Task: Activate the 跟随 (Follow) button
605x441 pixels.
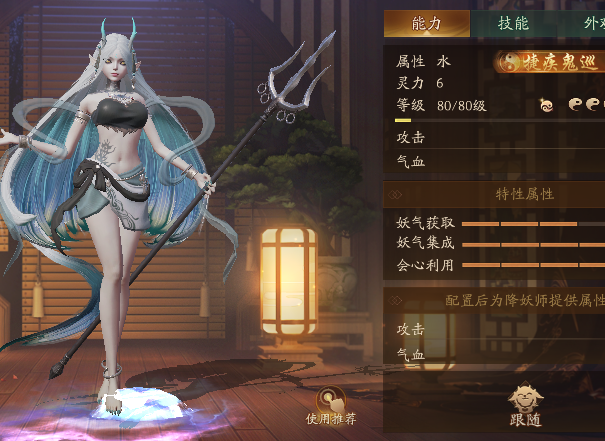Action: click(524, 406)
